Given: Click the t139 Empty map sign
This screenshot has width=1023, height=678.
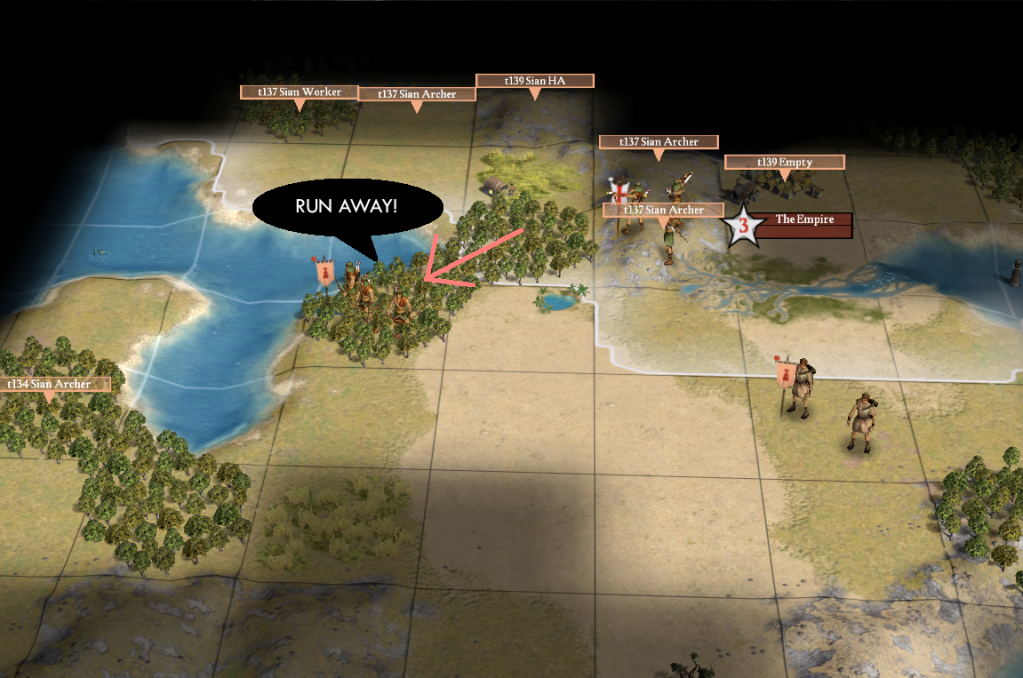Looking at the screenshot, I should (784, 162).
